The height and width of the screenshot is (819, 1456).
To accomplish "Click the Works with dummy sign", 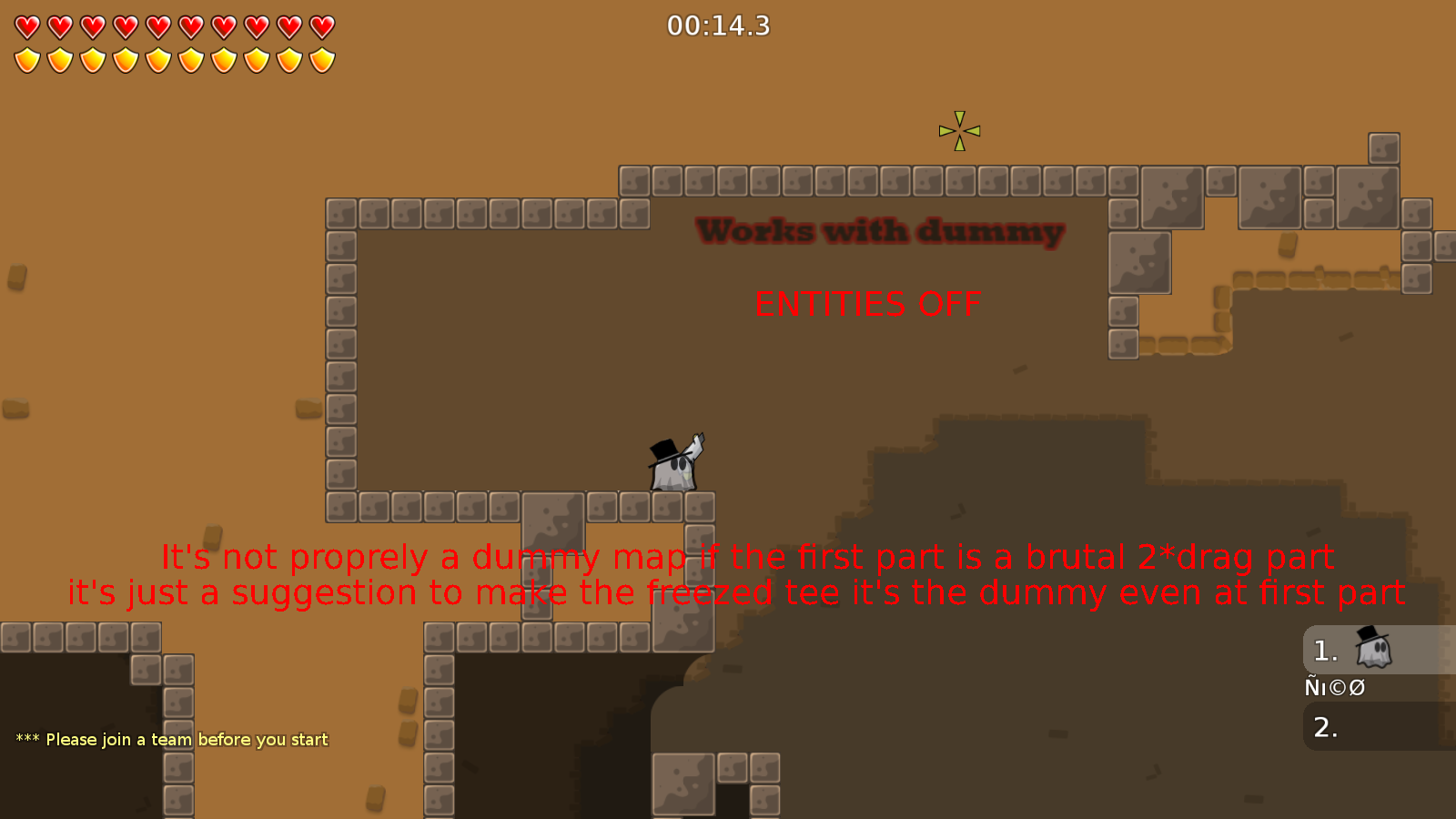I will (x=879, y=230).
